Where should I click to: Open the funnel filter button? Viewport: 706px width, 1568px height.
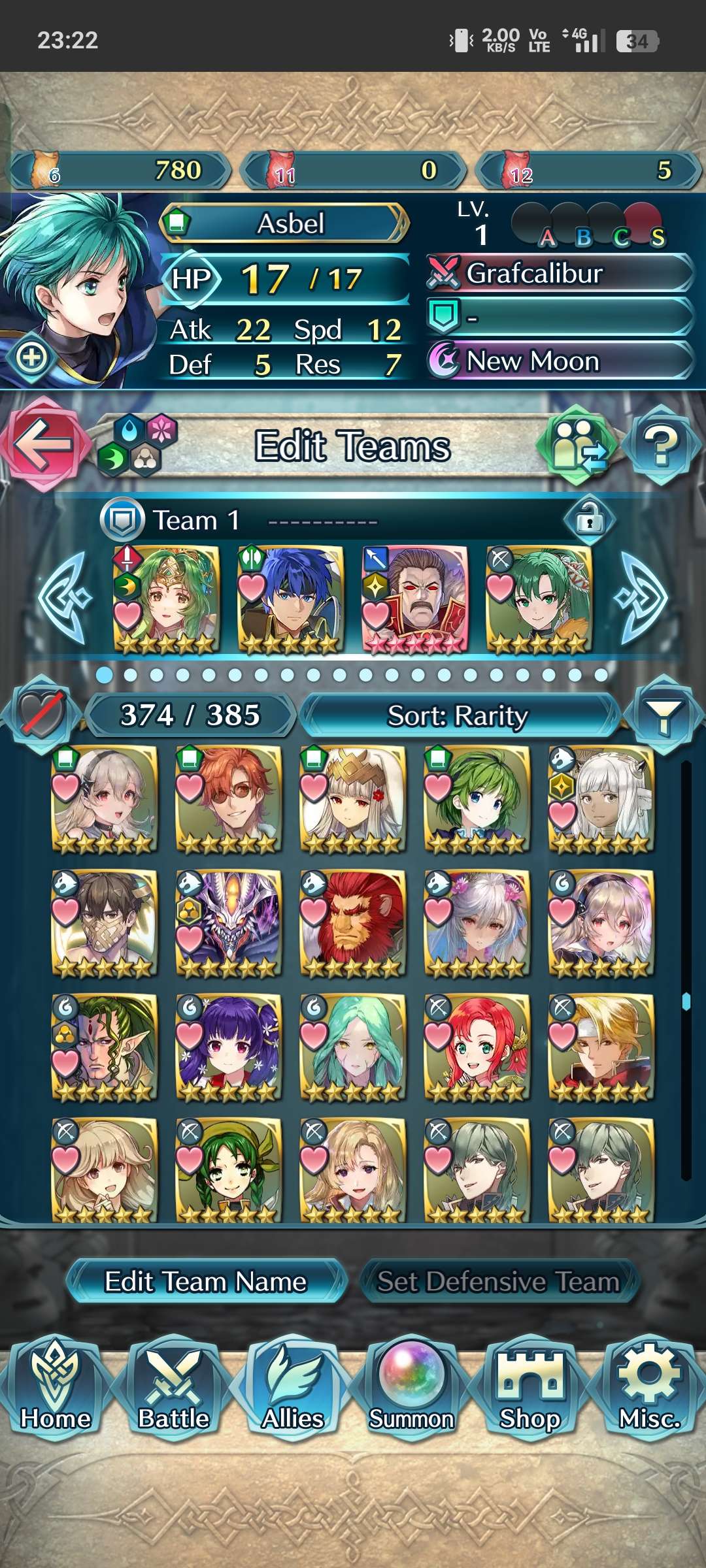(x=663, y=715)
